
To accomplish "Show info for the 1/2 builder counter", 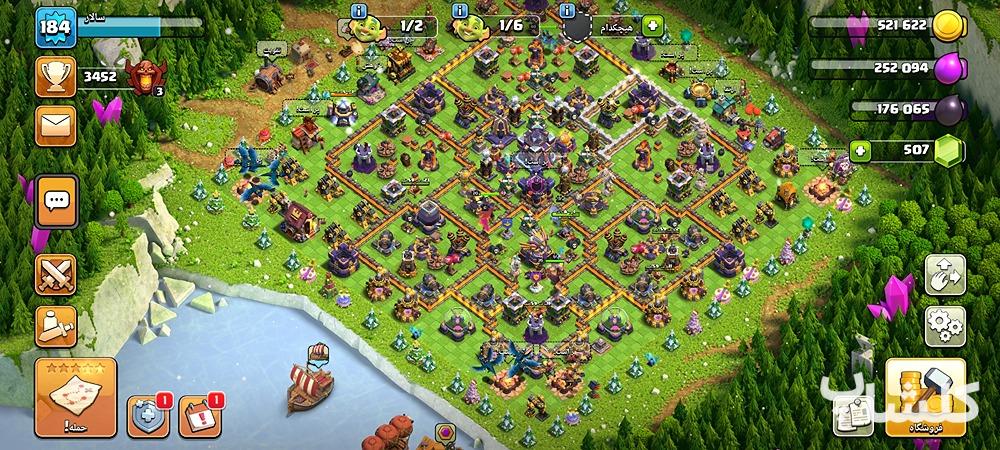I will pyautogui.click(x=358, y=10).
